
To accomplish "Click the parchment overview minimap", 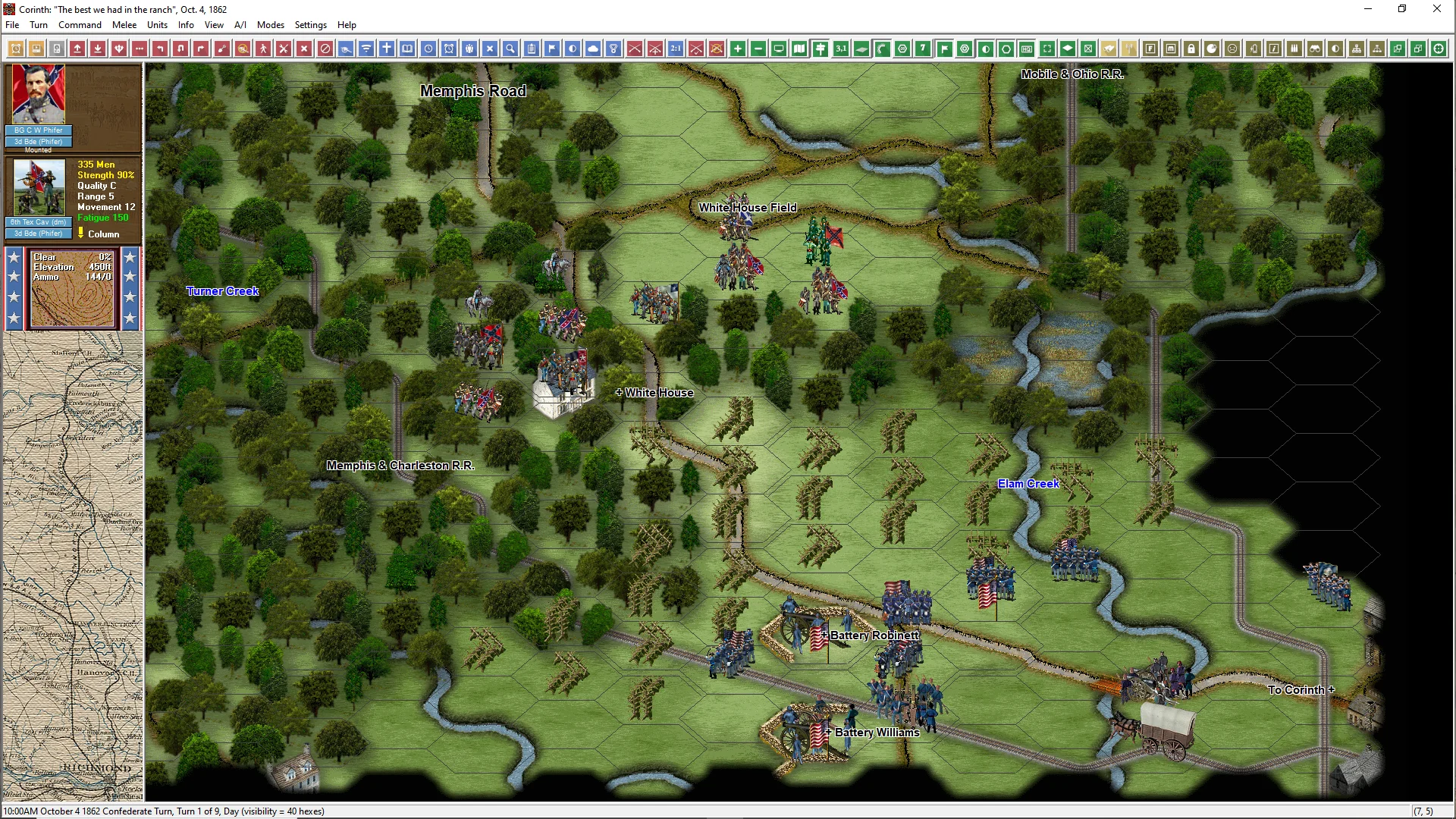I will [73, 566].
